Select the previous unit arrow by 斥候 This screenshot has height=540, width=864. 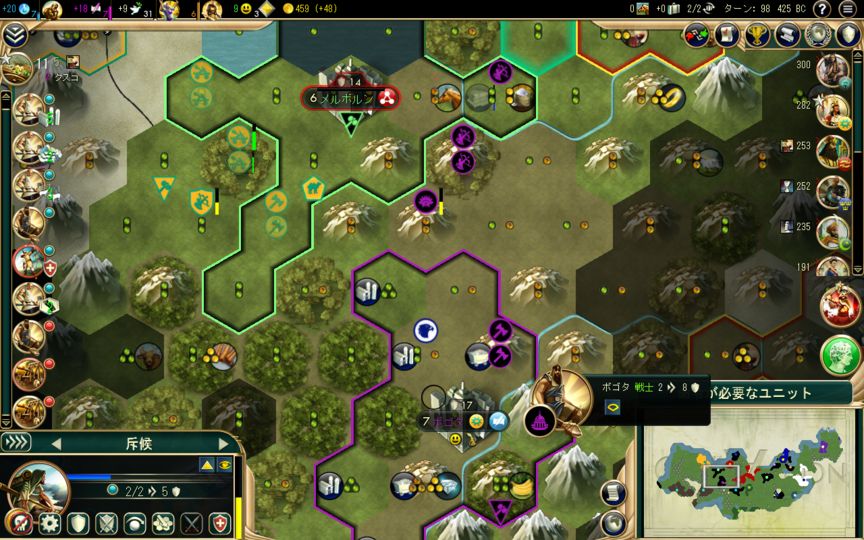coord(56,443)
